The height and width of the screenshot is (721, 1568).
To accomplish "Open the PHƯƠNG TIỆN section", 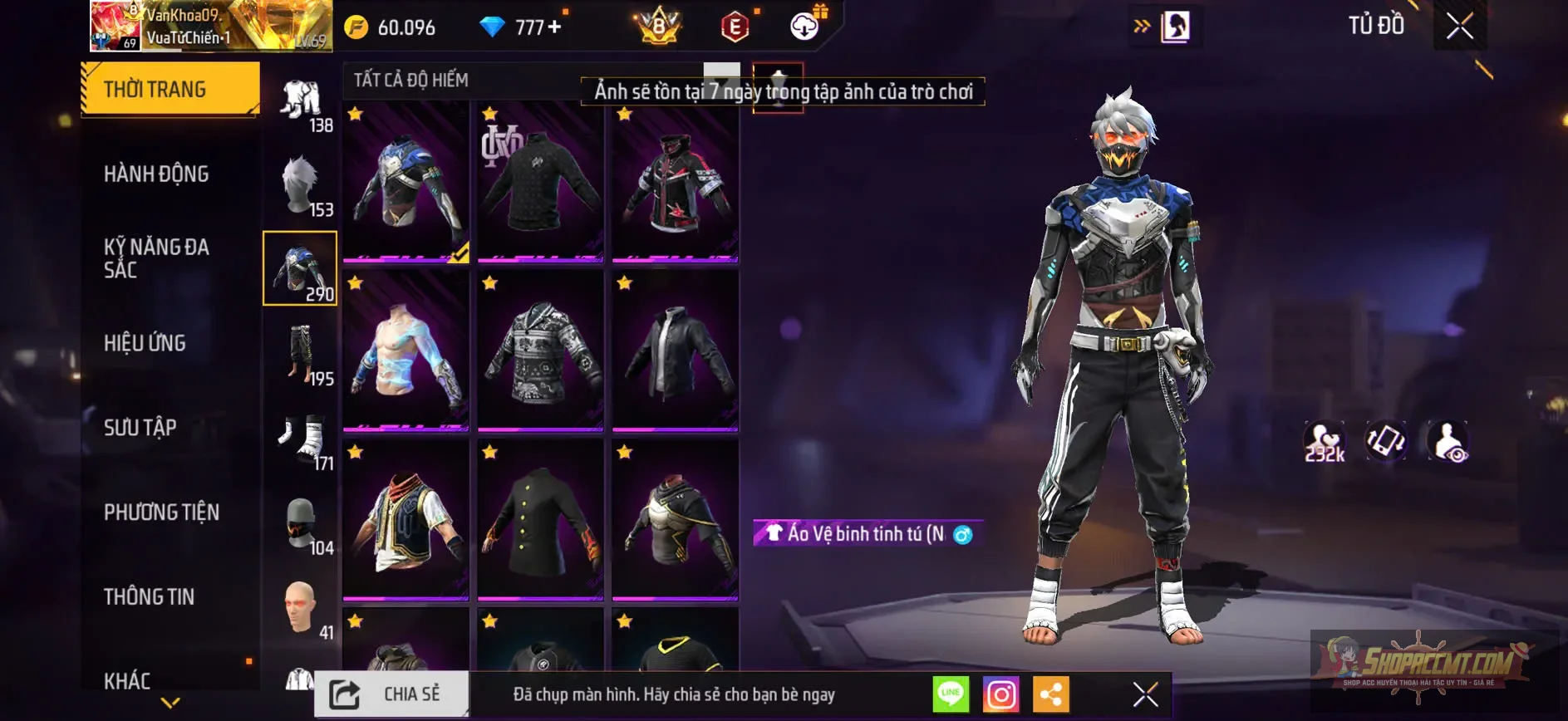I will [x=161, y=513].
